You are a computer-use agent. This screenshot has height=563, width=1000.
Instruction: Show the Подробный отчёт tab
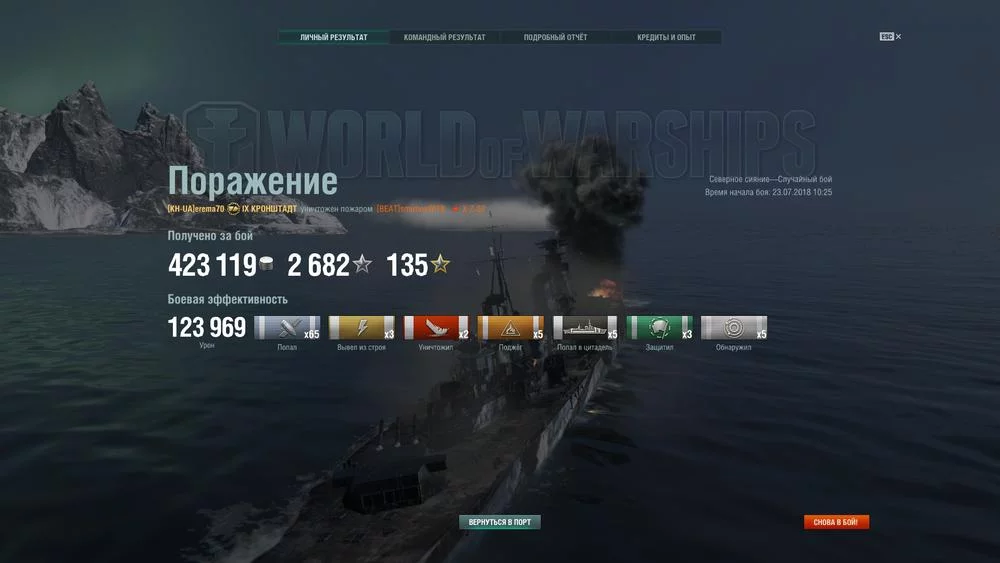pos(555,38)
